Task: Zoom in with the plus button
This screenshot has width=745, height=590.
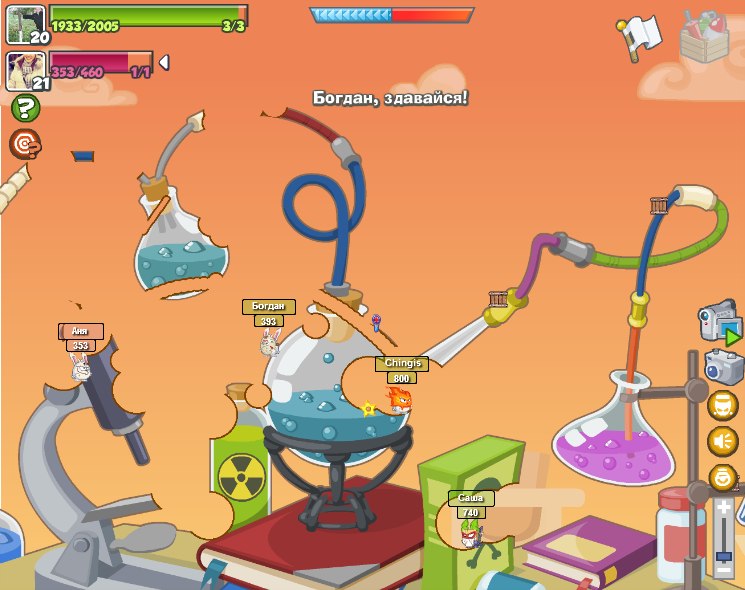Action: point(724,507)
